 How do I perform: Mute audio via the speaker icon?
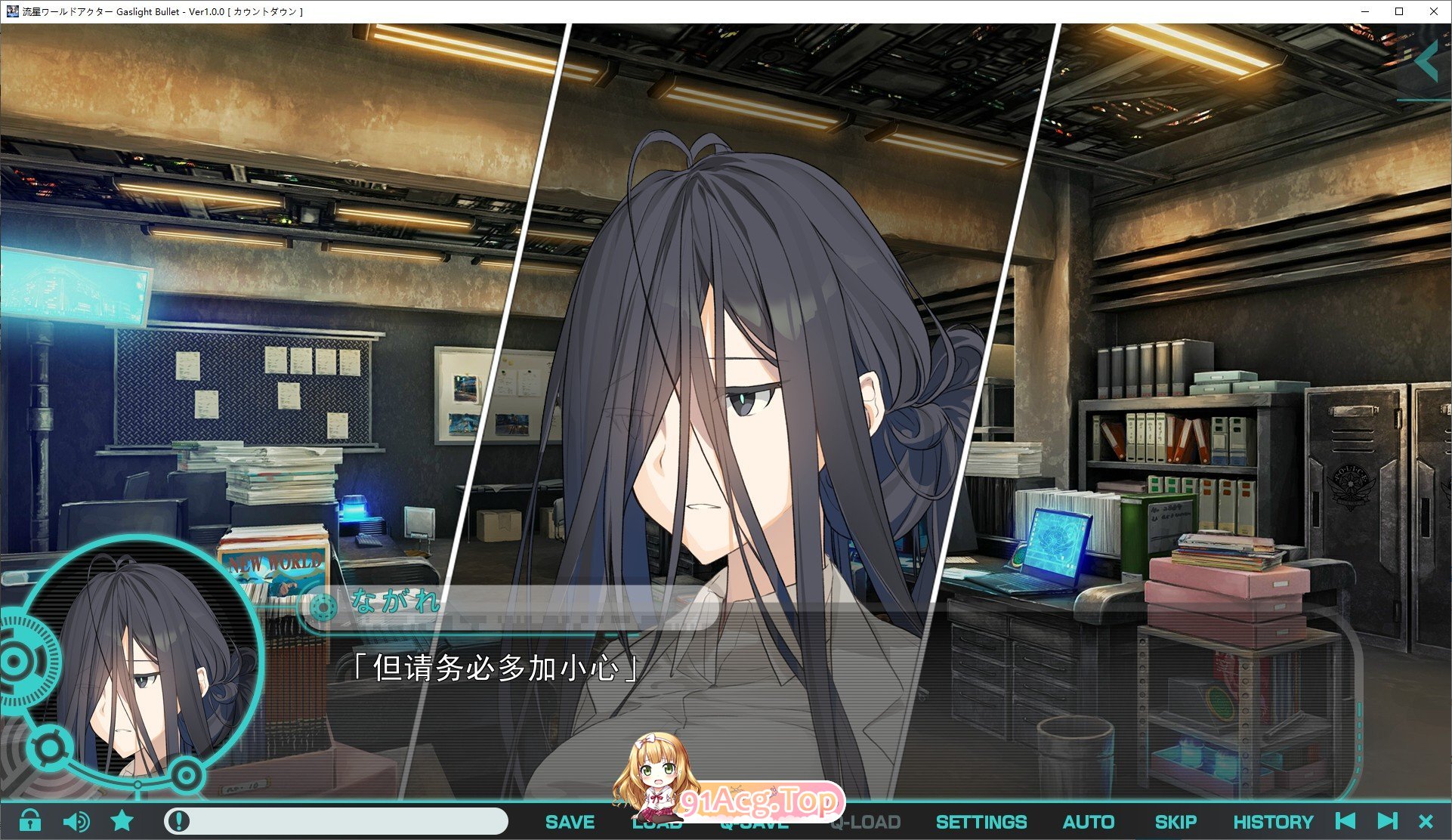76,821
